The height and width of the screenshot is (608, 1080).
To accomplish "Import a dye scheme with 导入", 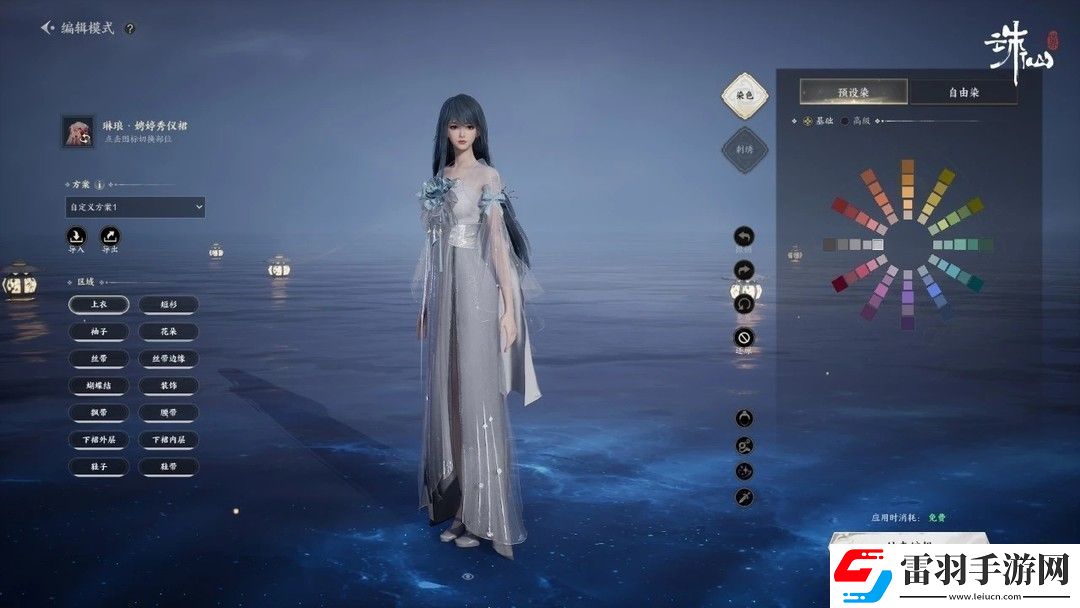I will coord(77,237).
